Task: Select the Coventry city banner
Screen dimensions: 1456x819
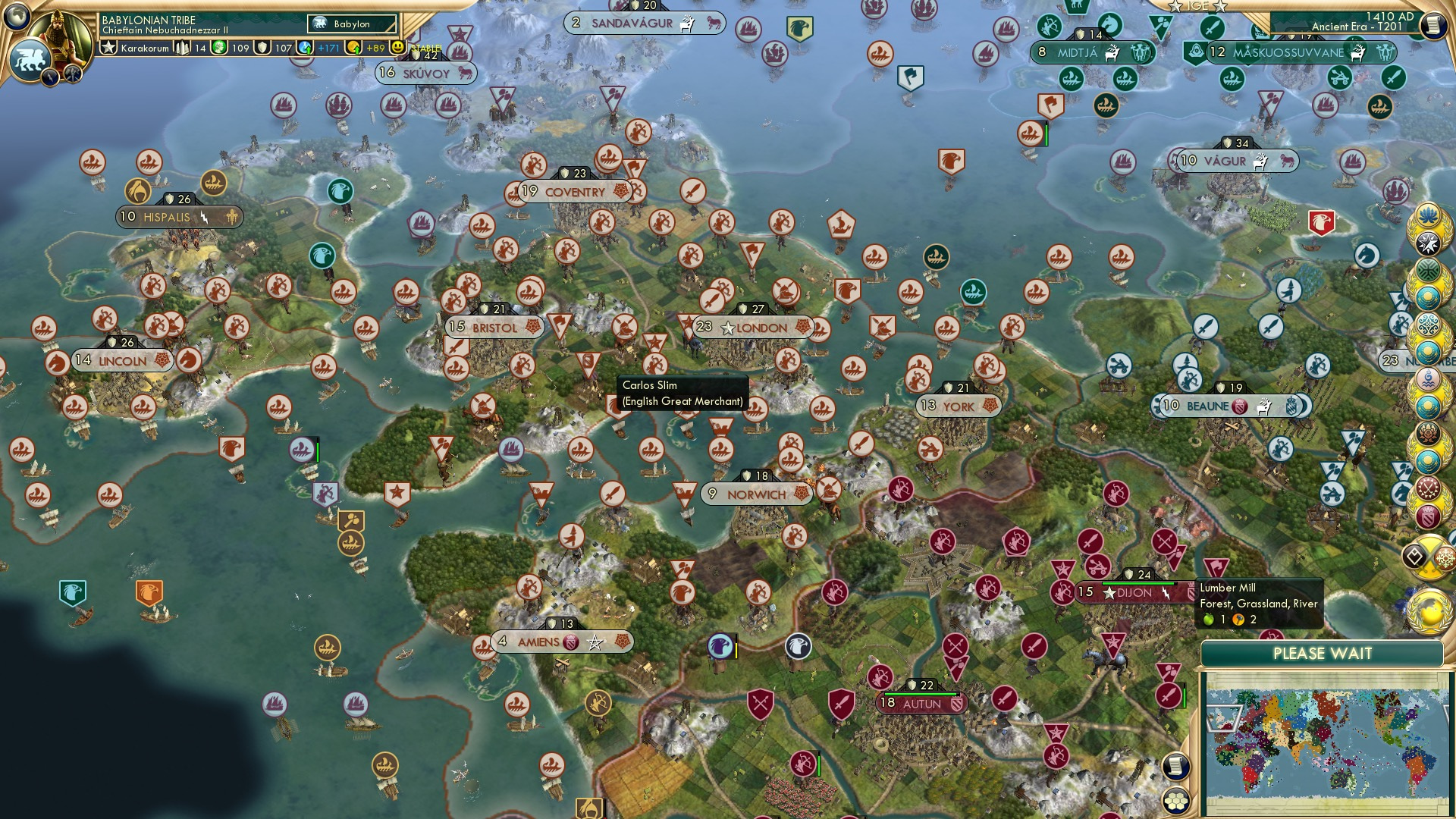Action: coord(574,192)
